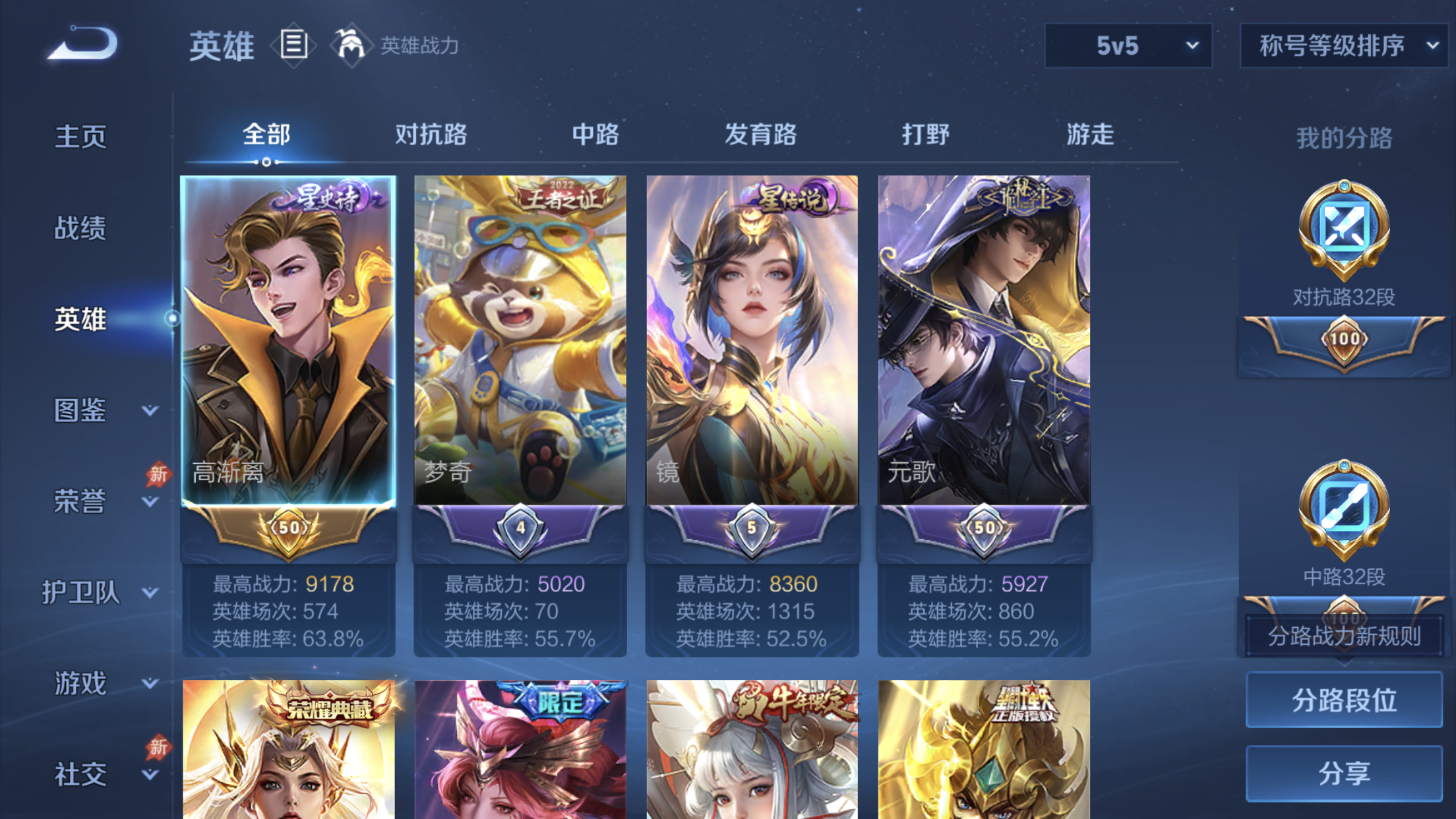The height and width of the screenshot is (819, 1456).
Task: Open the 英雄战力 helmet icon
Action: click(350, 45)
